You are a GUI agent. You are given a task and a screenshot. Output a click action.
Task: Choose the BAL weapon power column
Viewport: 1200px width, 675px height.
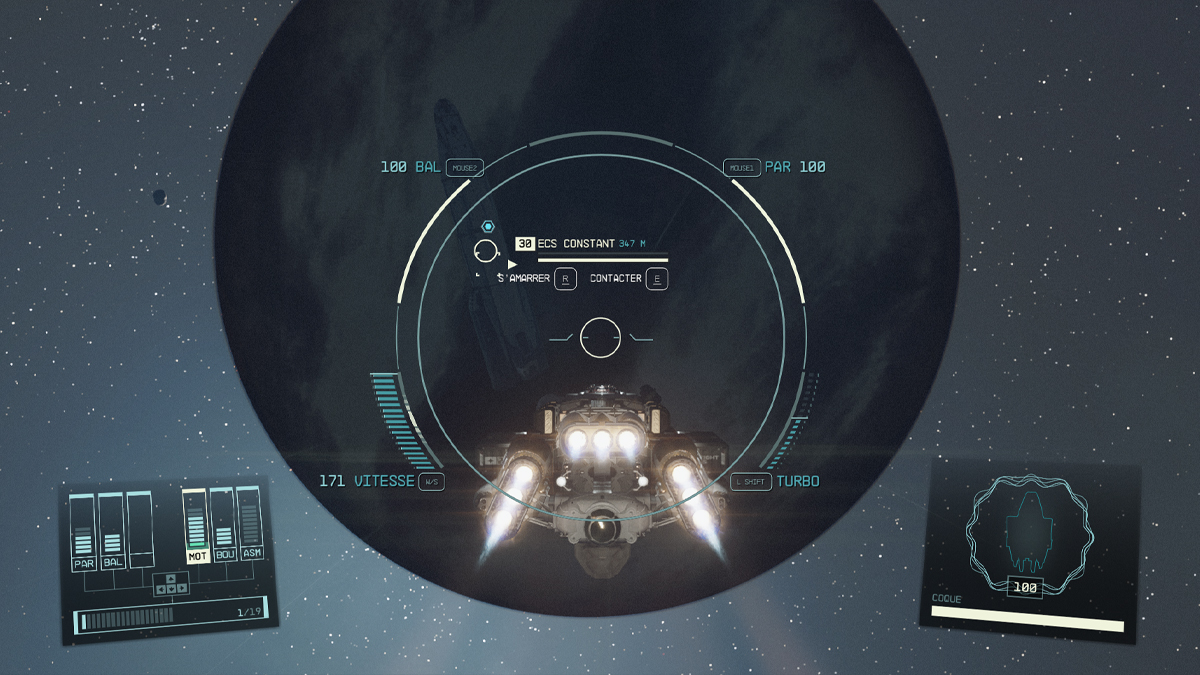112,530
